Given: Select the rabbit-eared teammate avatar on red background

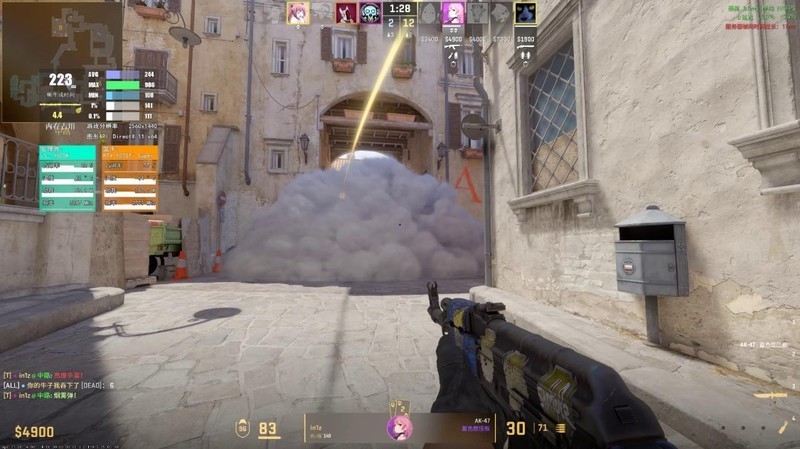Looking at the screenshot, I should [346, 13].
